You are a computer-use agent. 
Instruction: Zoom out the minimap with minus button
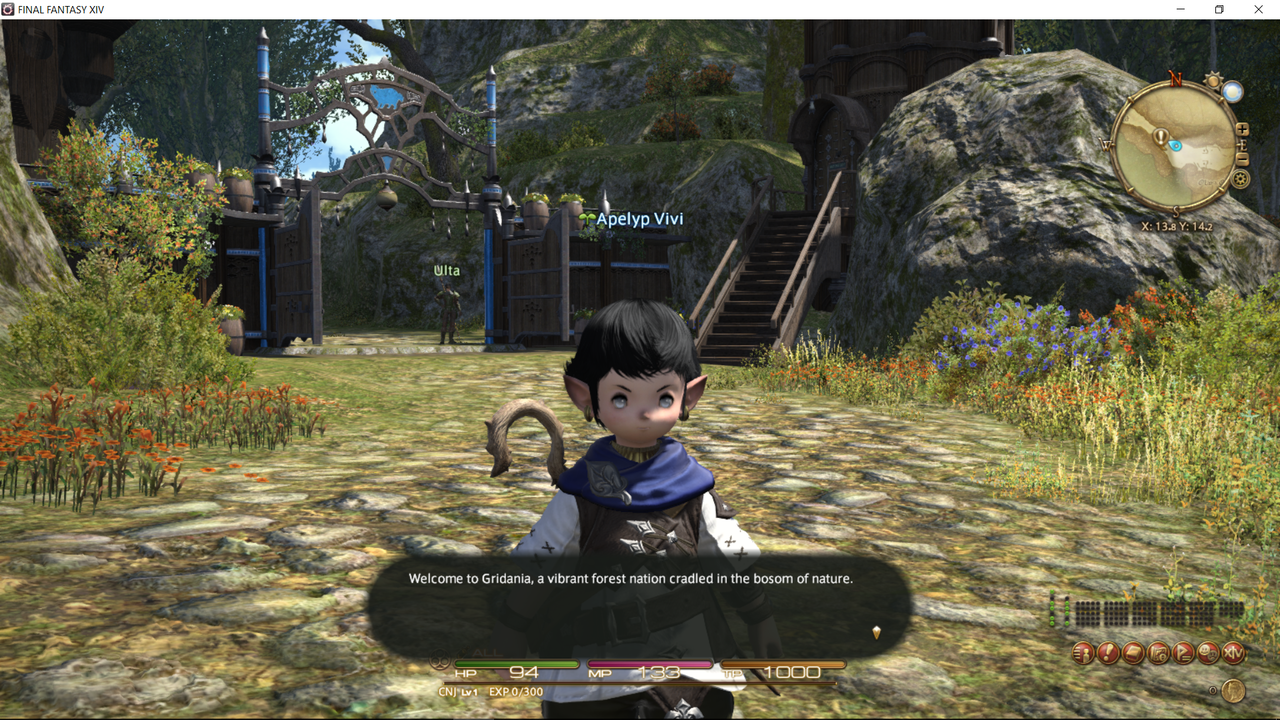[x=1242, y=159]
